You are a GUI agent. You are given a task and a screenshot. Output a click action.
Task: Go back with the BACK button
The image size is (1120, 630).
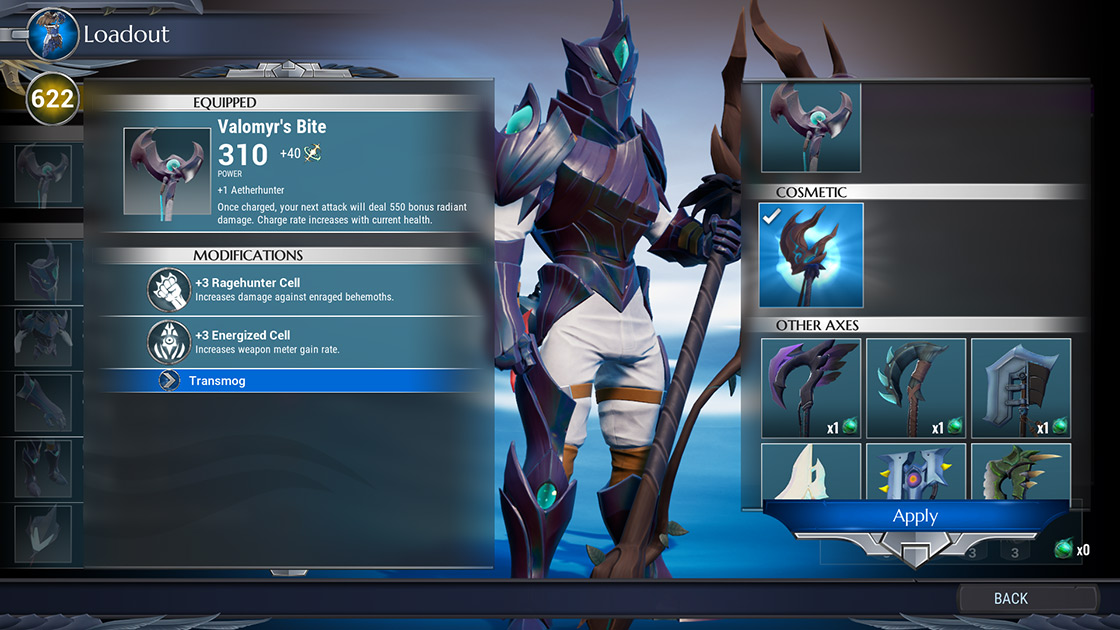tap(1010, 598)
